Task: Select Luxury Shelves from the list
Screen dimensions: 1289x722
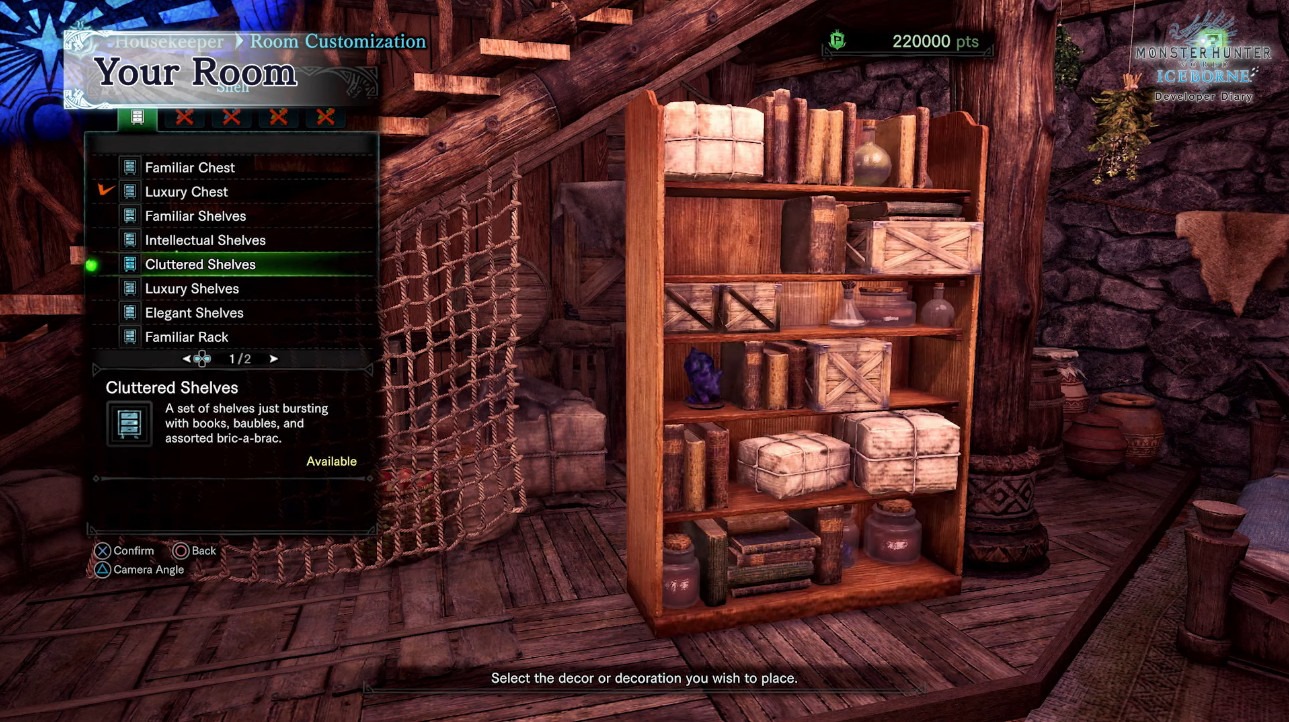Action: click(x=192, y=289)
